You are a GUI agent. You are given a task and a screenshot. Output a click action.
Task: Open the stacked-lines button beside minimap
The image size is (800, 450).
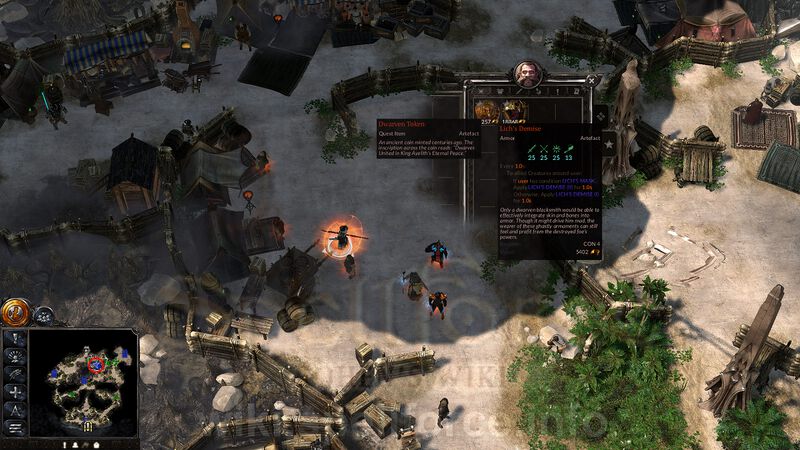click(x=15, y=427)
